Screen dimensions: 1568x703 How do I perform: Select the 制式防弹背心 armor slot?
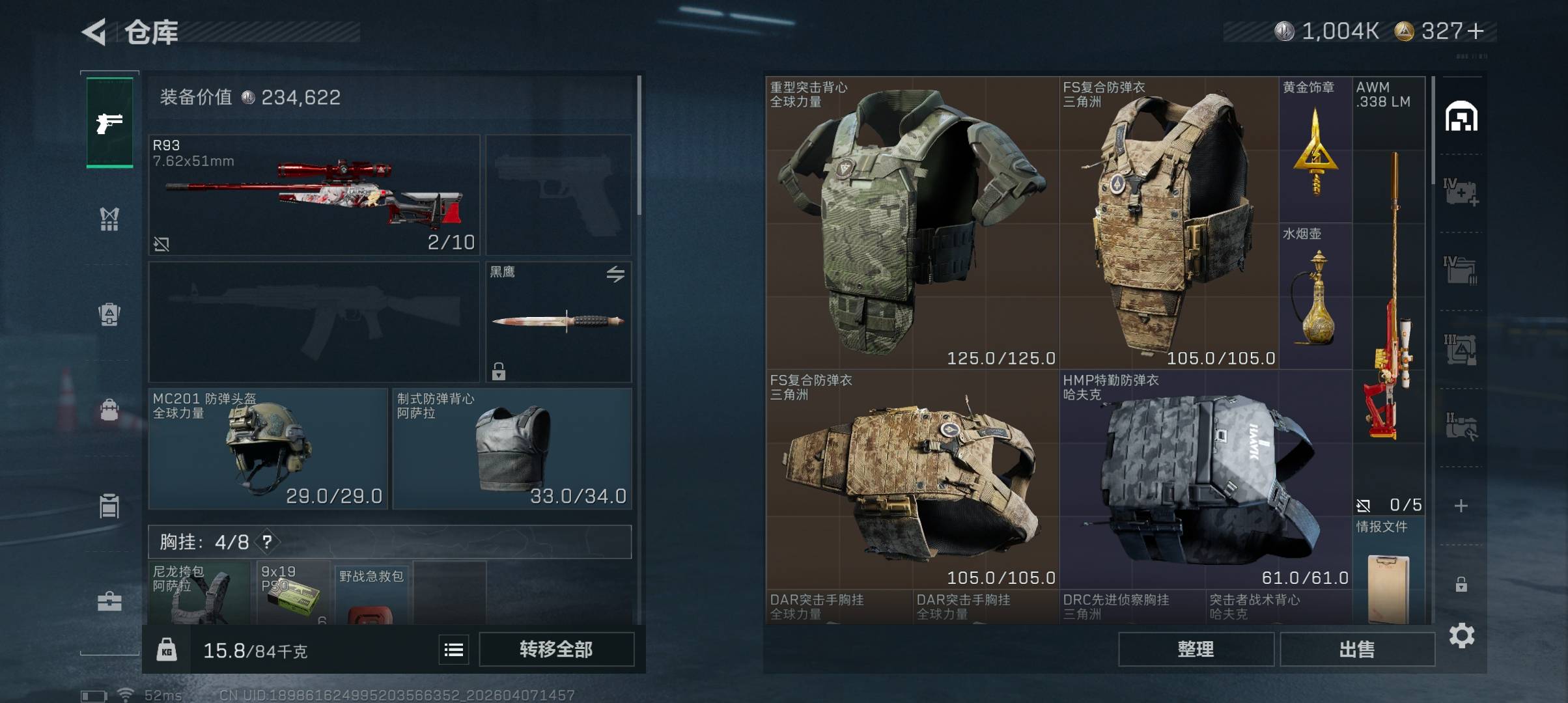coord(512,448)
